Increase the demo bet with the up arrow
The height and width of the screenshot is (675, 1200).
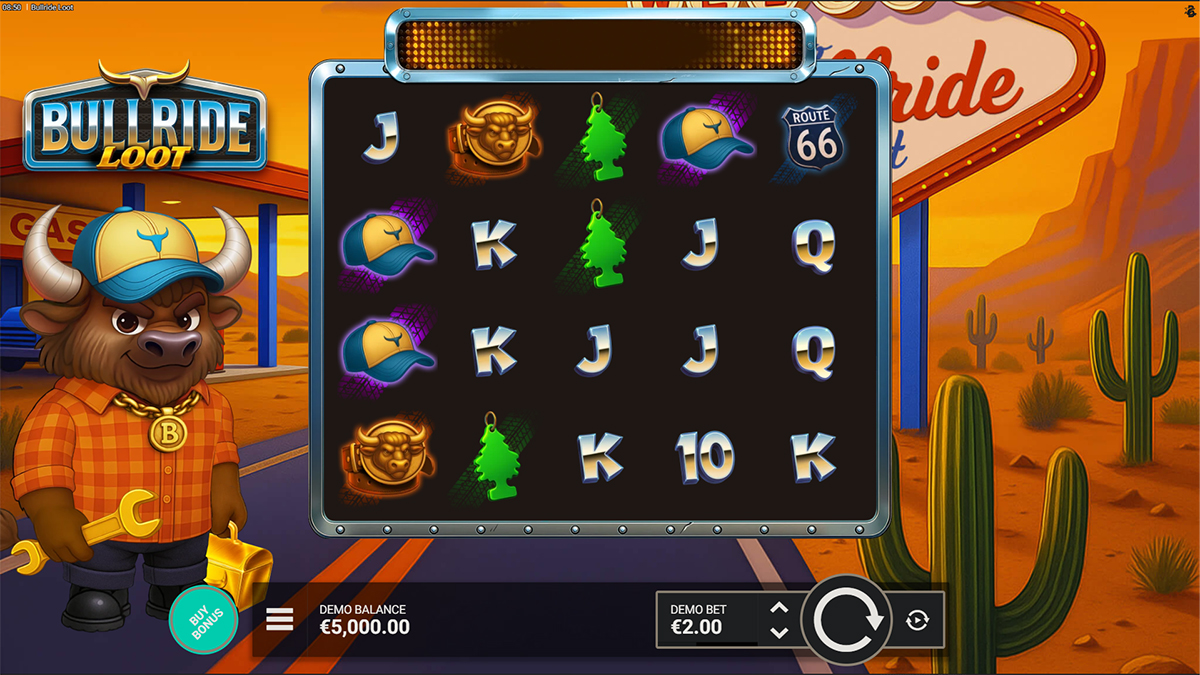pyautogui.click(x=779, y=608)
